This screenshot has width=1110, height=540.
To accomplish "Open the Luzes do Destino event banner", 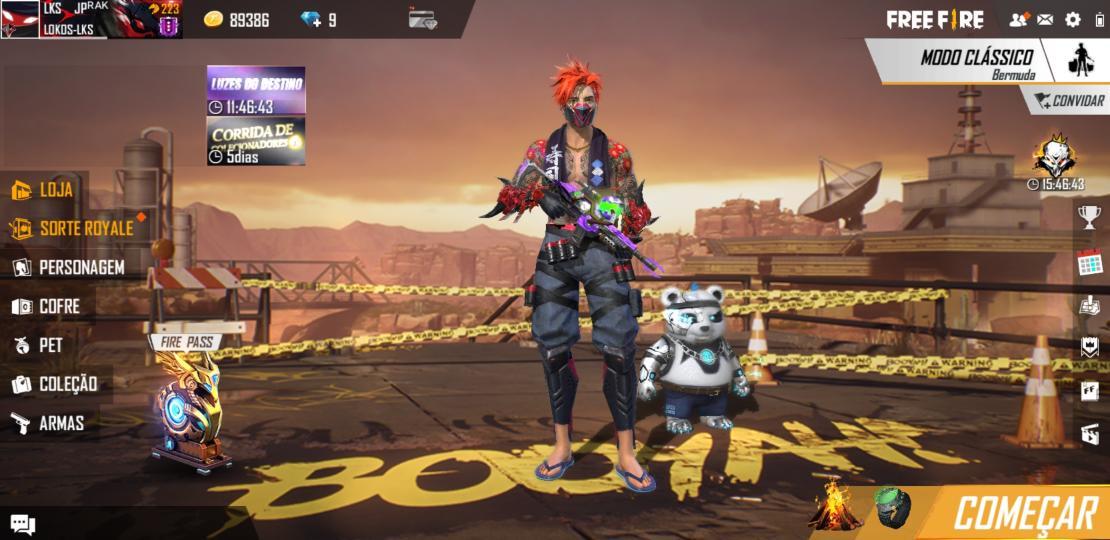I will click(256, 91).
